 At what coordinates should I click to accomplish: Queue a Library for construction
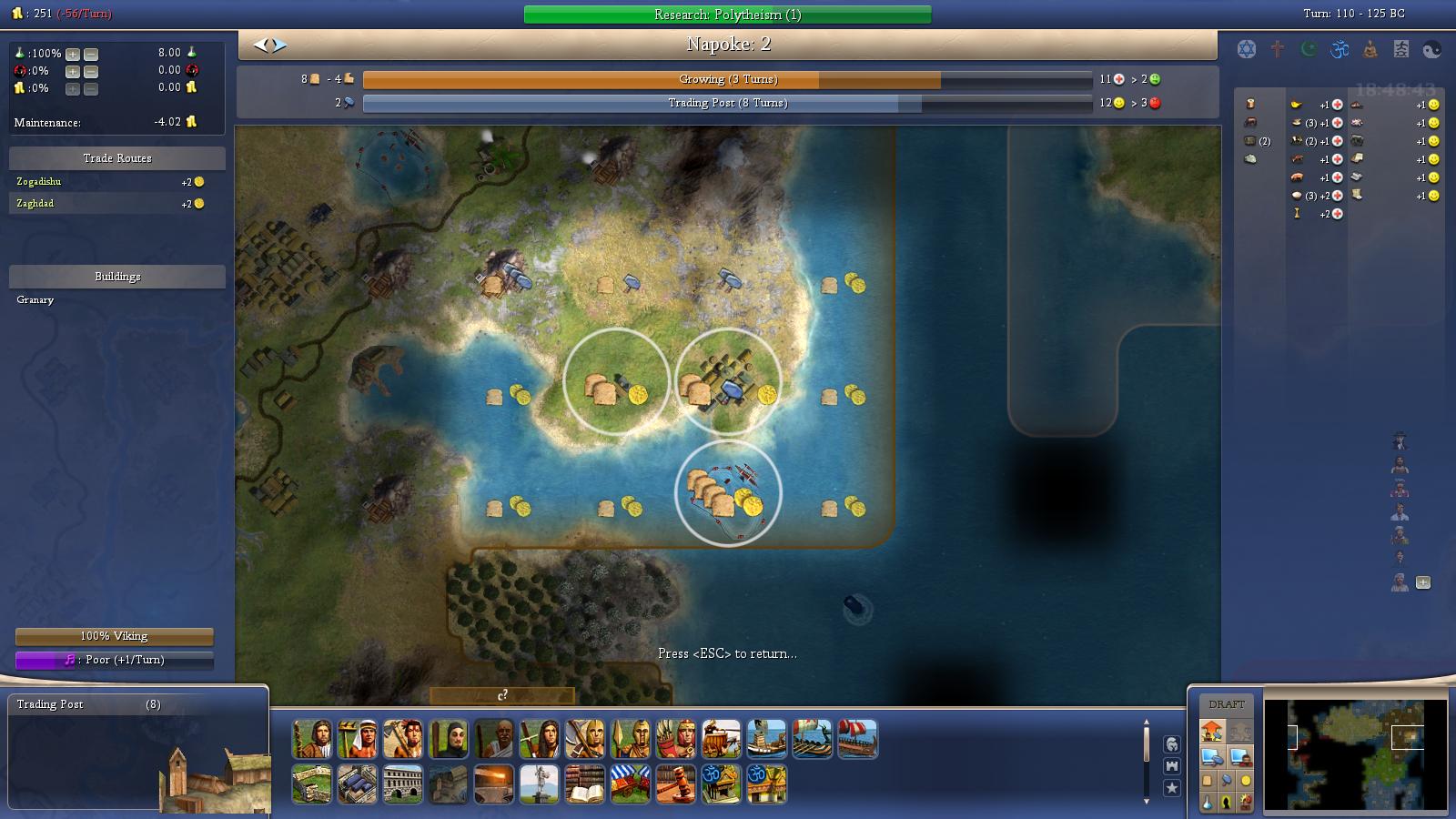pos(585,784)
